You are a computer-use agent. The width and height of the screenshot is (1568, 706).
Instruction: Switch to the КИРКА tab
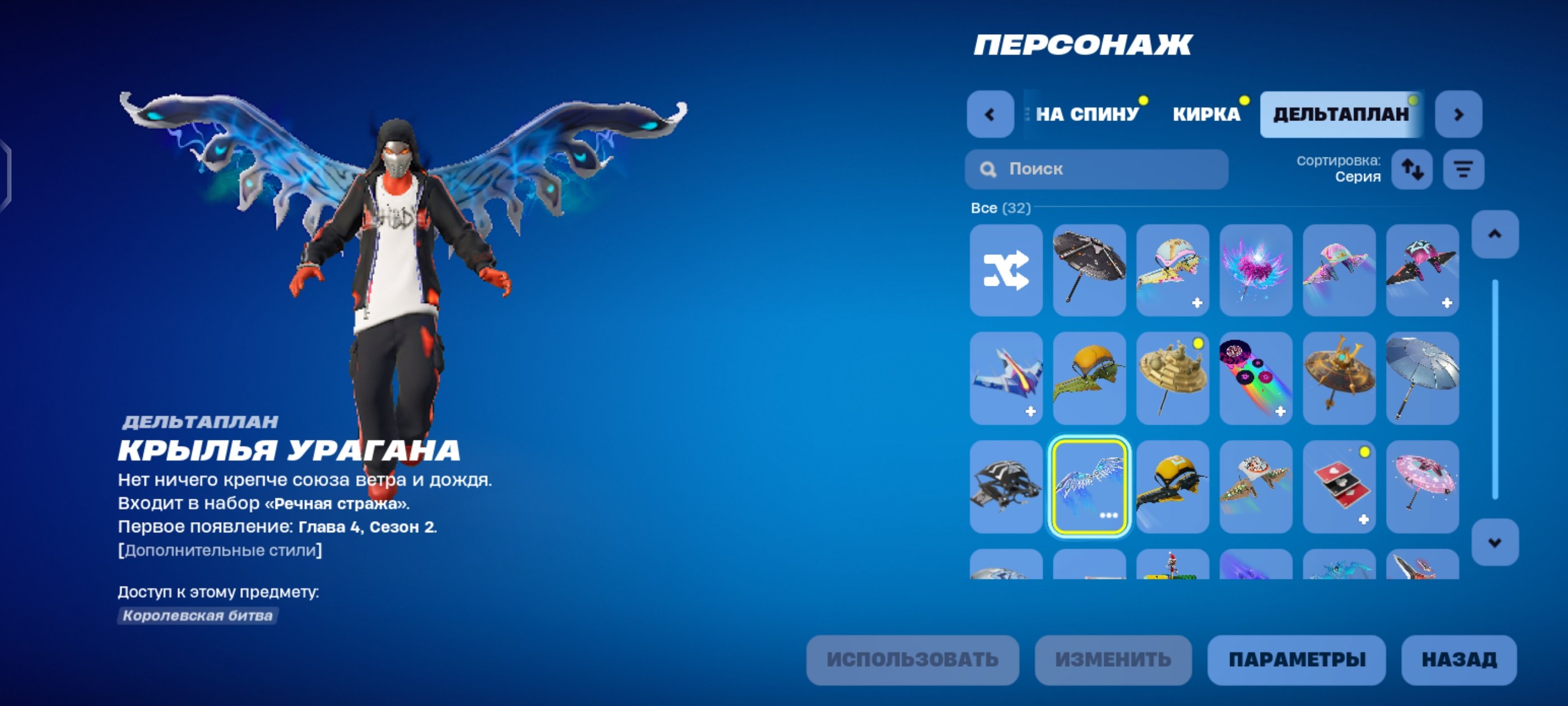pos(1208,113)
